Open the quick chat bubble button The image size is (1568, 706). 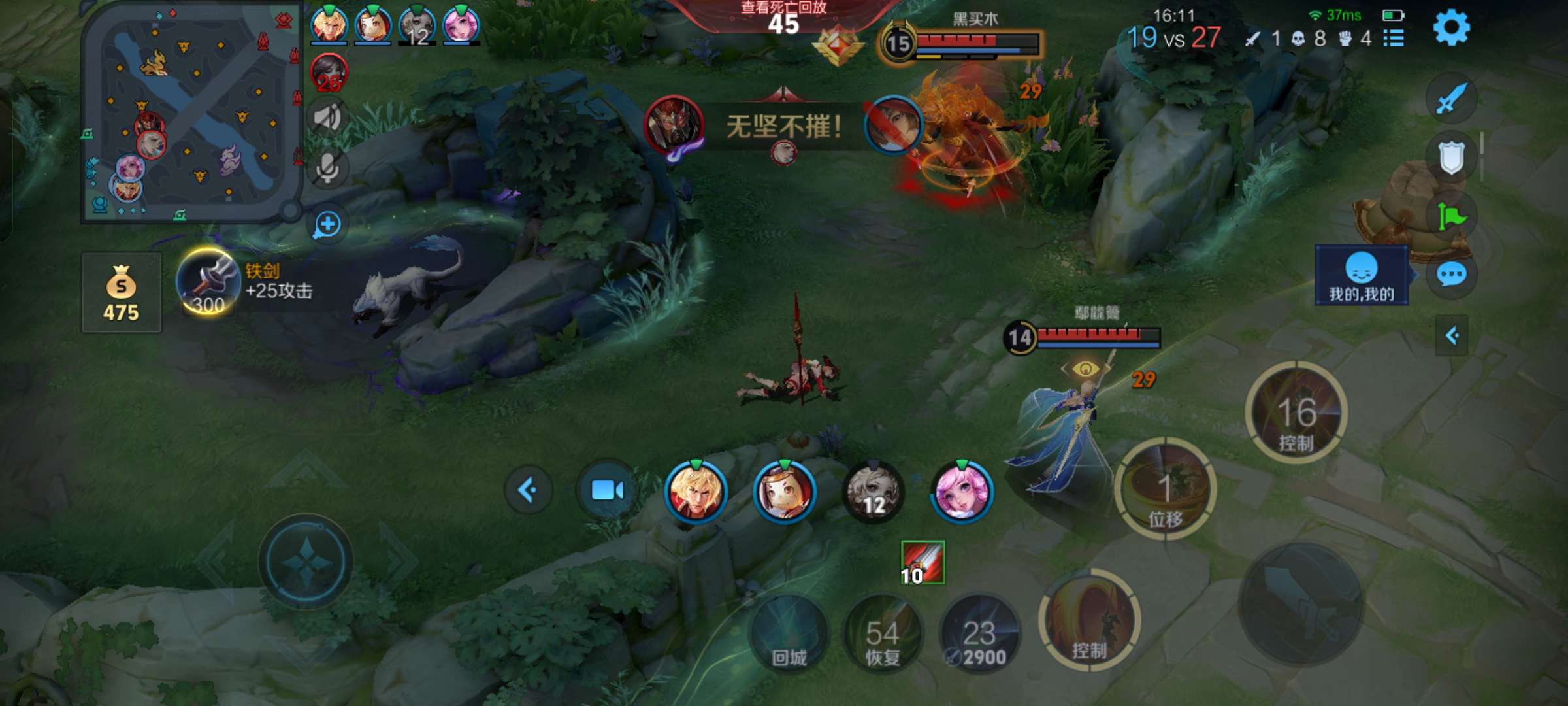1451,275
